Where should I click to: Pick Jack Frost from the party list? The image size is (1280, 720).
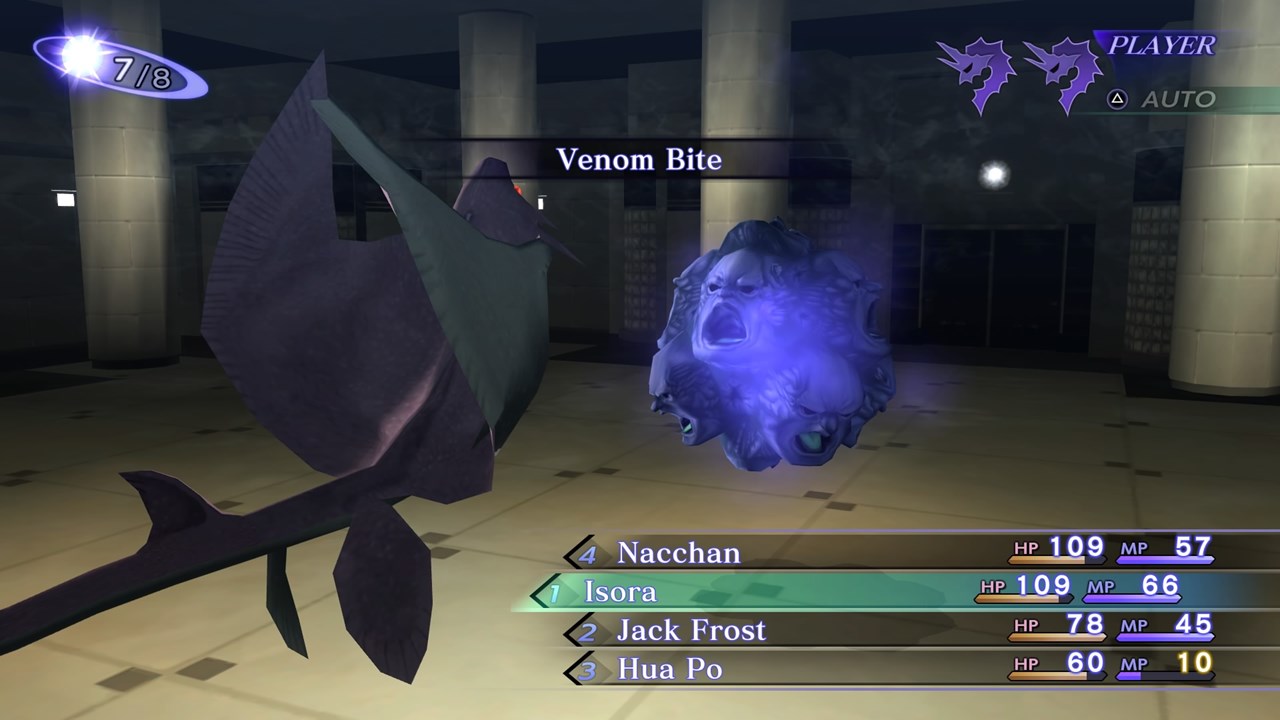(x=691, y=630)
